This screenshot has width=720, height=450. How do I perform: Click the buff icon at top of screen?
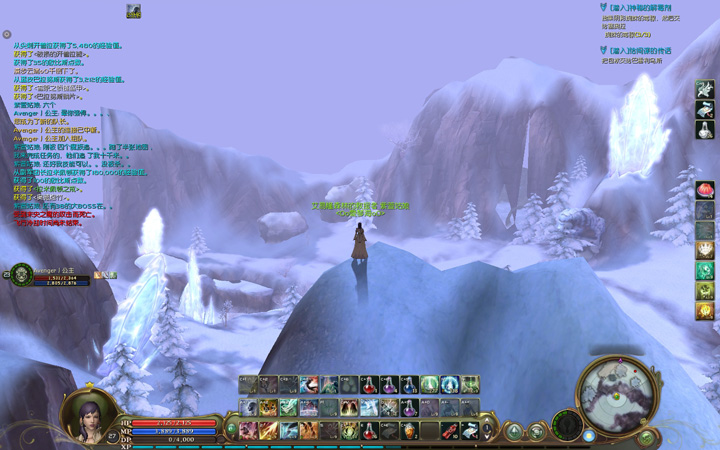[133, 11]
